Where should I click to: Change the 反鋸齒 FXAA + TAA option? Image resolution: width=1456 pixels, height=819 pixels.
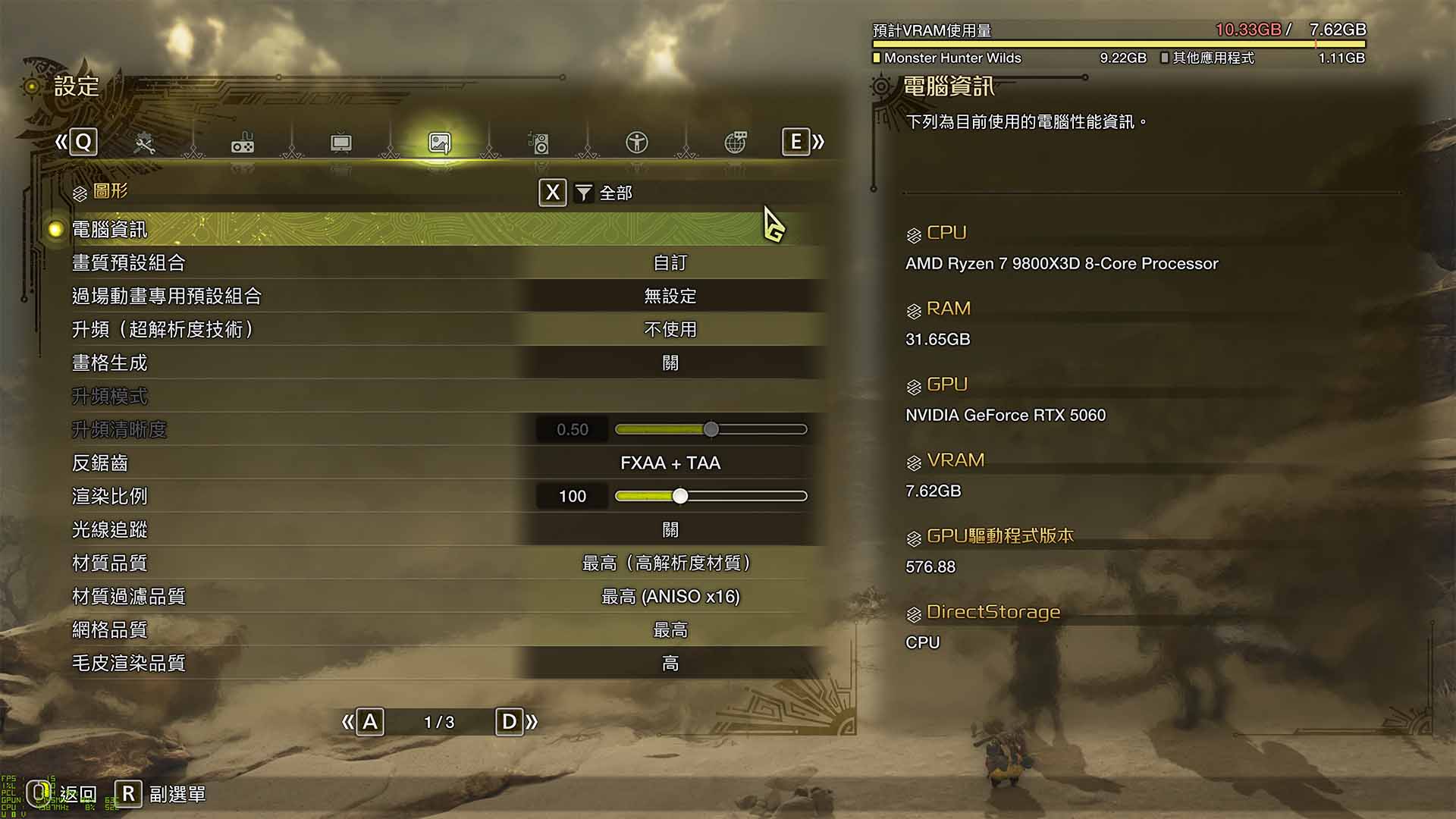click(670, 463)
